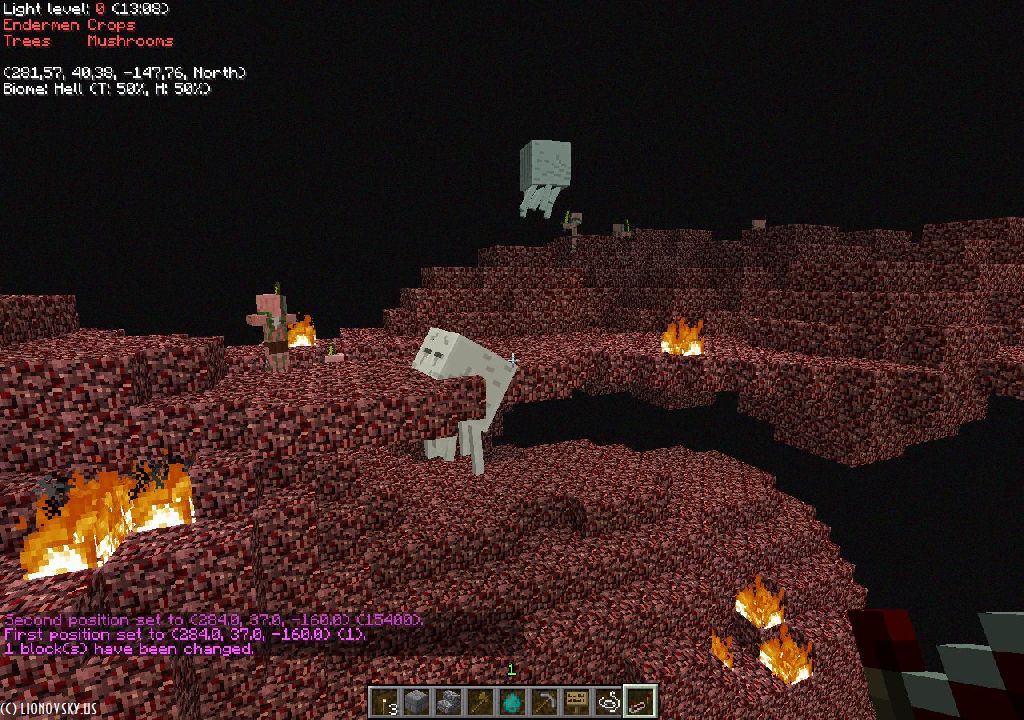1024x720 pixels.
Task: Choose the cobblestone slot in the hotbar
Action: click(x=449, y=702)
